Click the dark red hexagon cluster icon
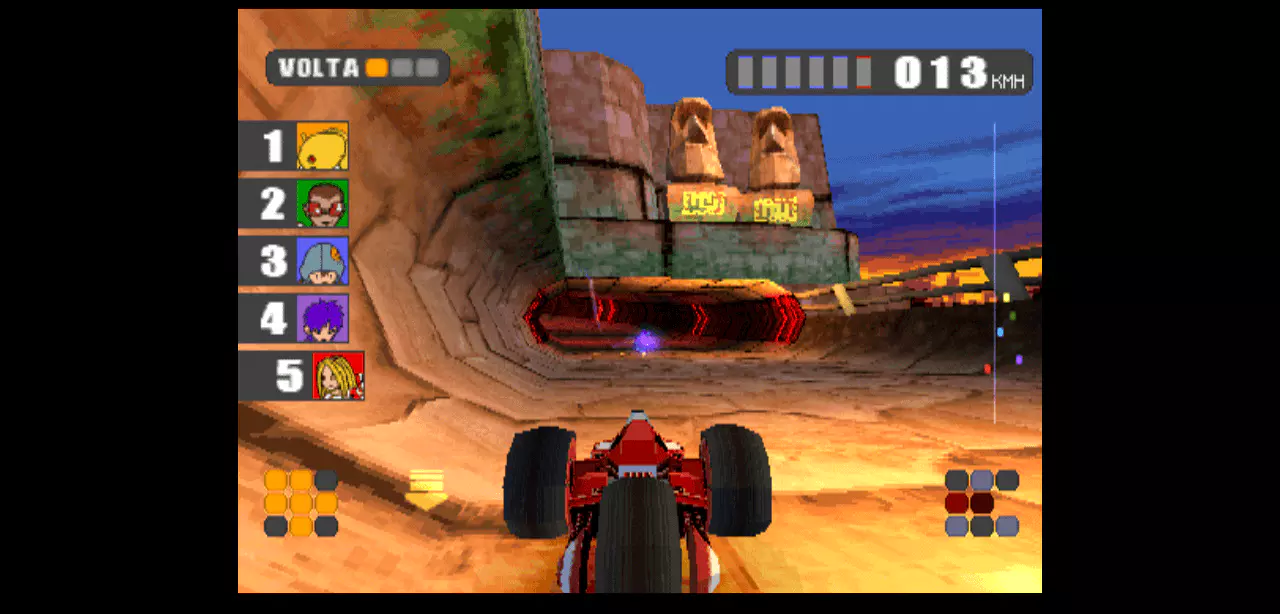Image resolution: width=1280 pixels, height=614 pixels. pos(981,503)
